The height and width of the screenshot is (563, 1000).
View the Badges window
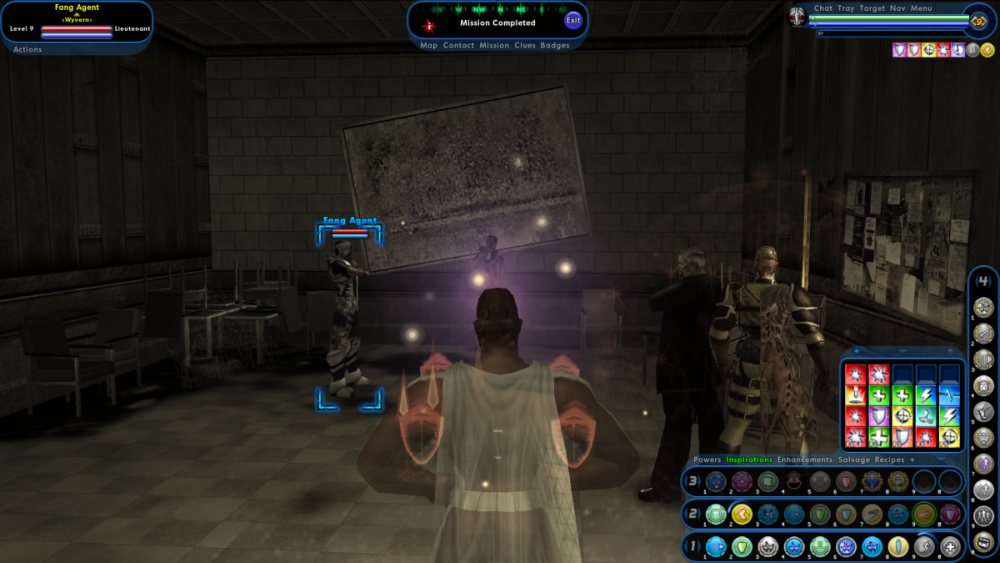pos(555,45)
